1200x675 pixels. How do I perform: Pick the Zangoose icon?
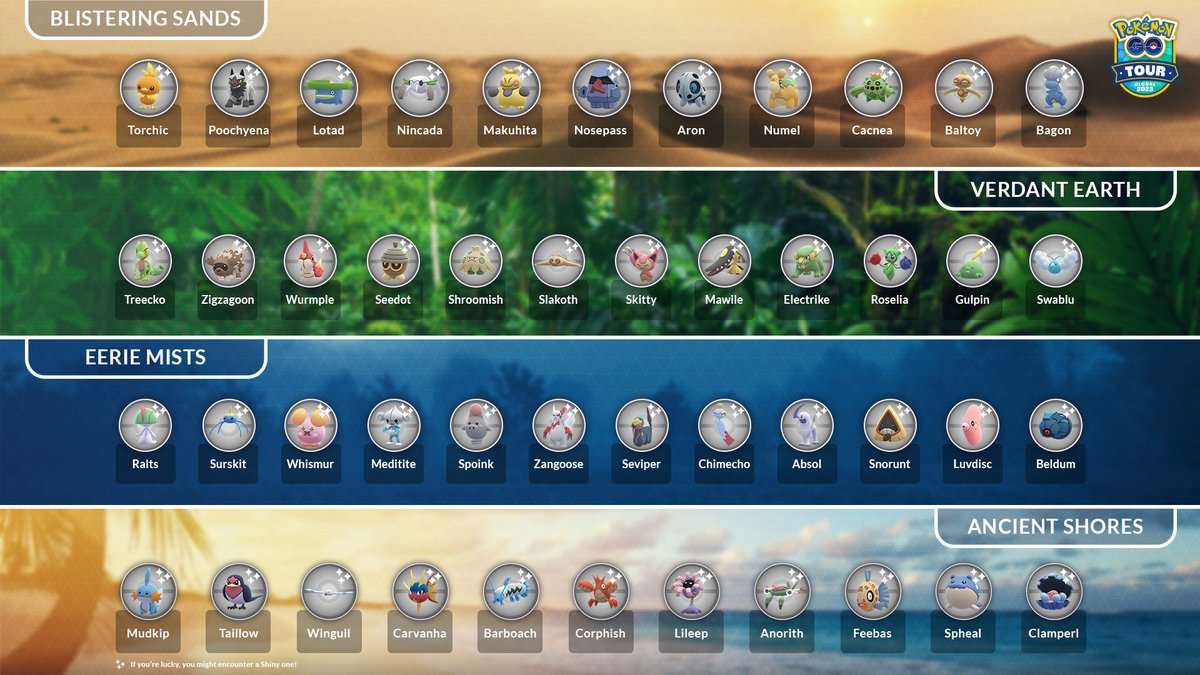pos(558,426)
